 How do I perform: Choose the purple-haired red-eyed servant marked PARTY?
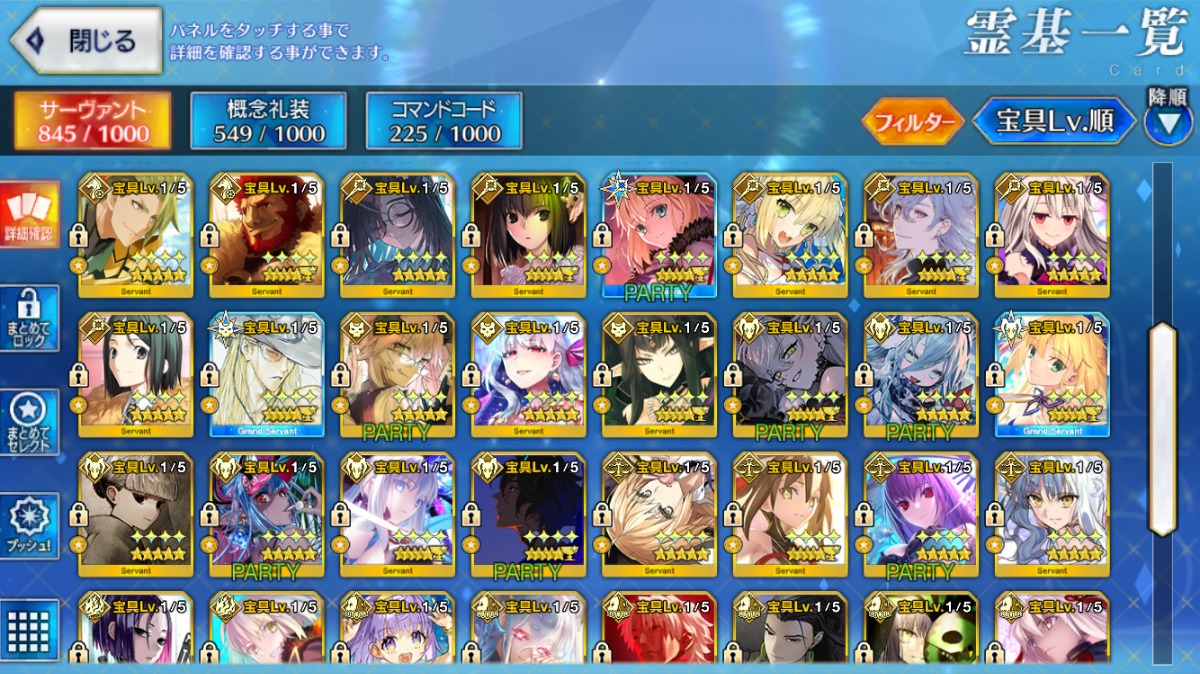pos(921,516)
